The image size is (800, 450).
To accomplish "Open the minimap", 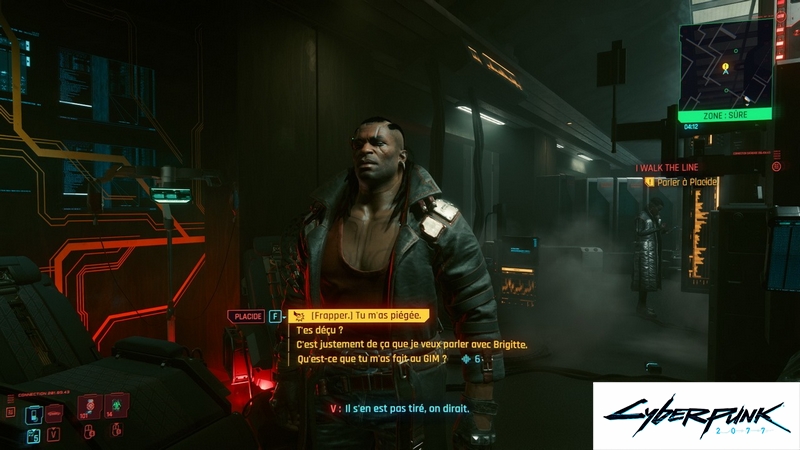I will [725, 65].
